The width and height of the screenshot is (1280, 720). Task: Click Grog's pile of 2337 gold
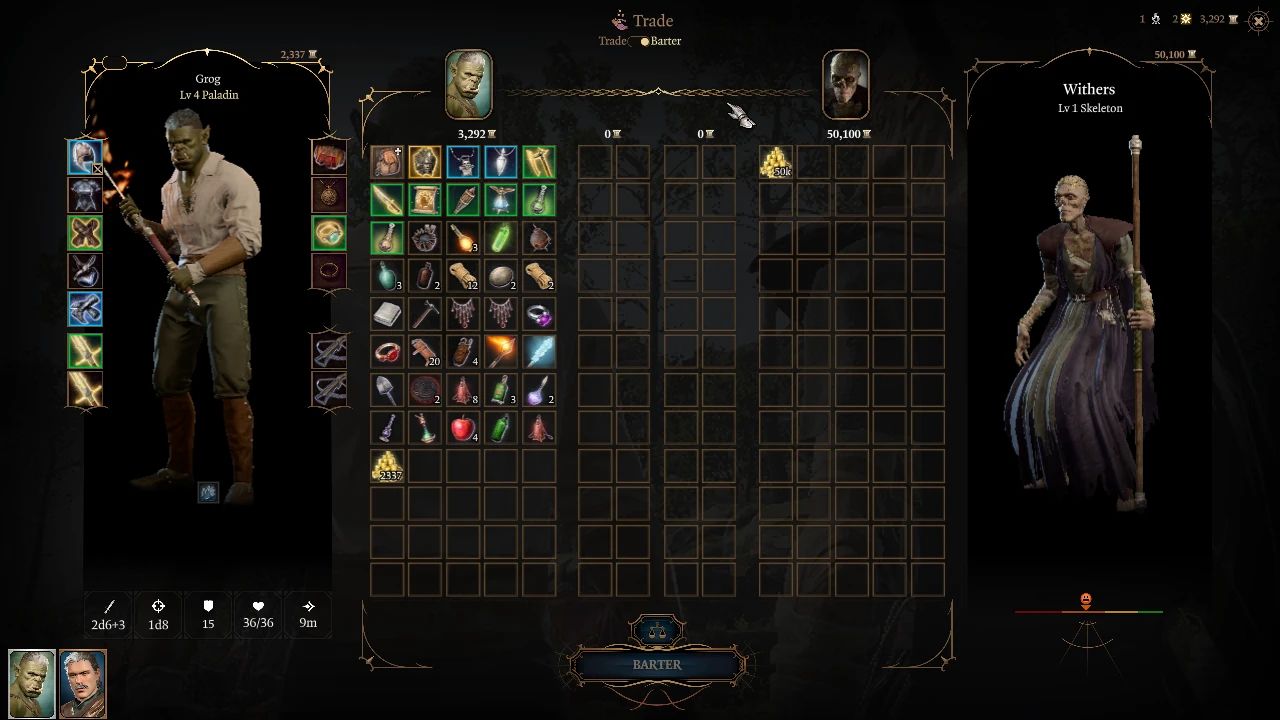387,465
